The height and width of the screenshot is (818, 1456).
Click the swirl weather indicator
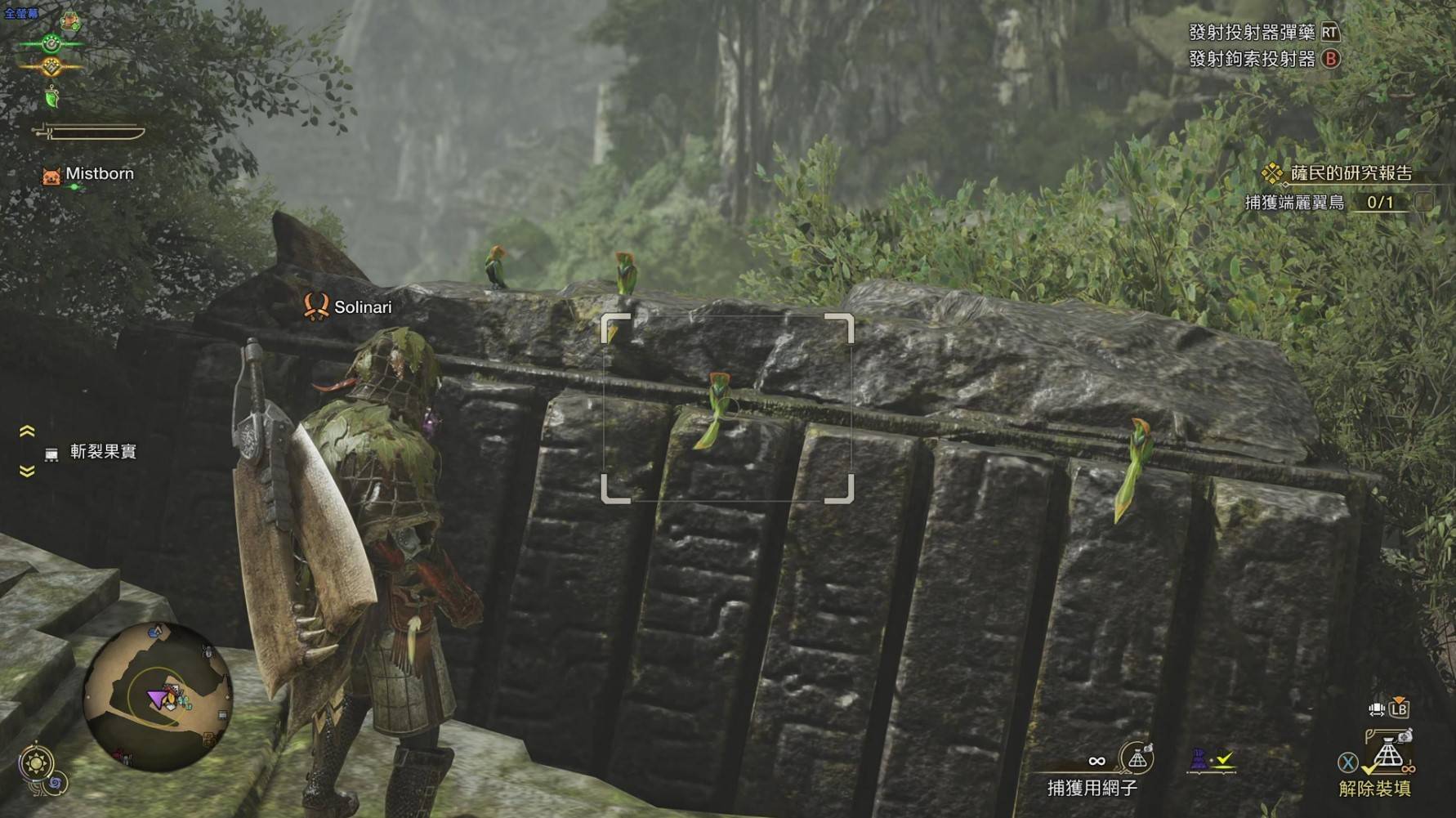pos(57,784)
